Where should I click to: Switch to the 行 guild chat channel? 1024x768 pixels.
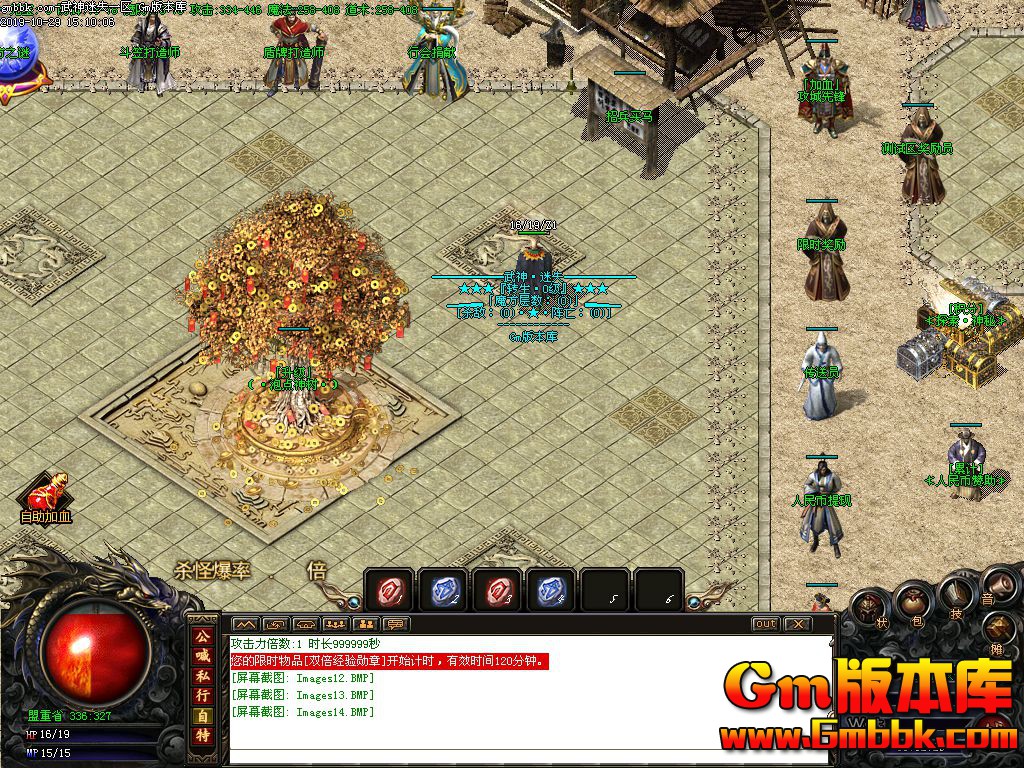point(203,695)
